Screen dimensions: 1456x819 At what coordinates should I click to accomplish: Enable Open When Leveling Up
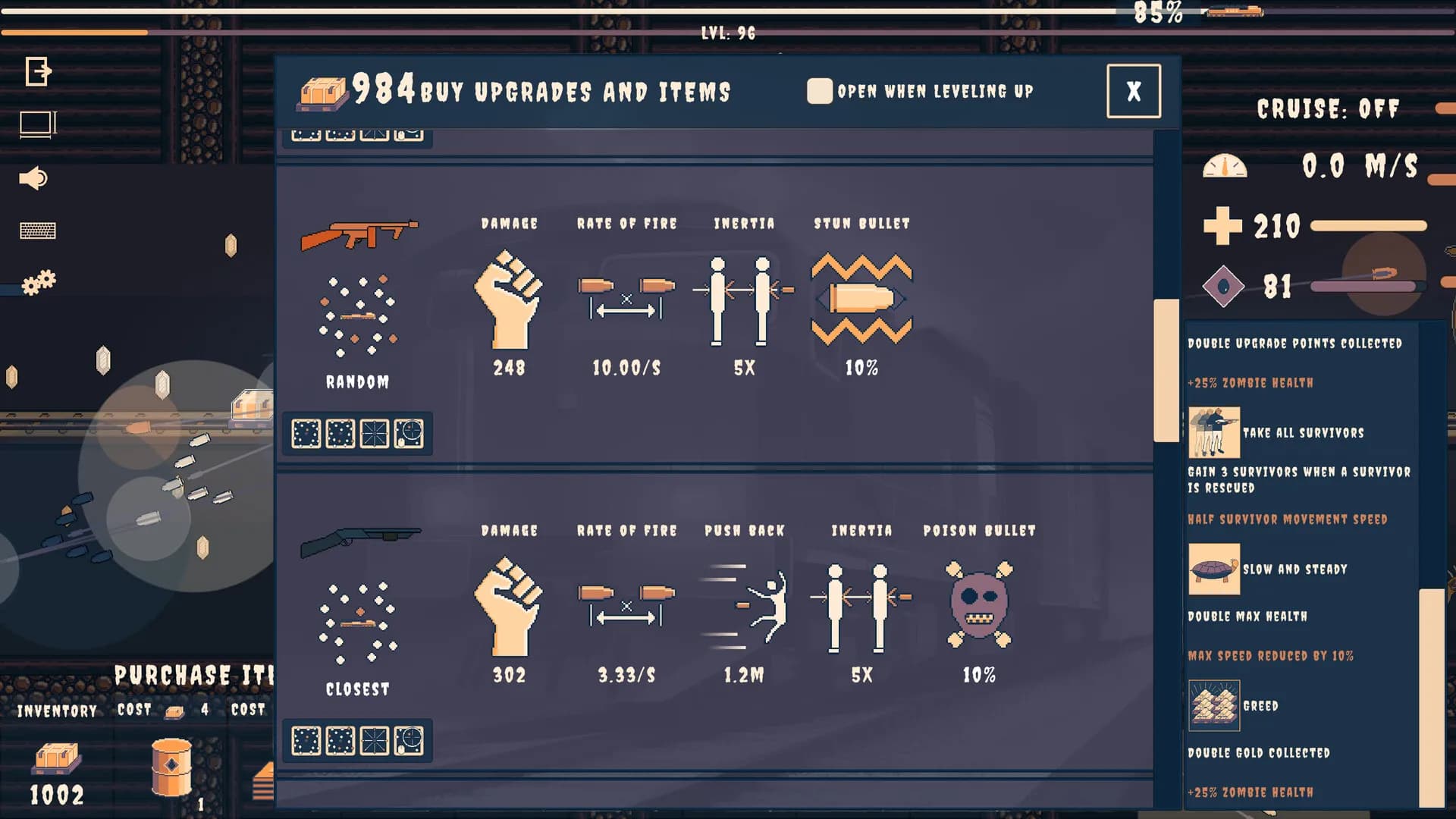coord(821,91)
